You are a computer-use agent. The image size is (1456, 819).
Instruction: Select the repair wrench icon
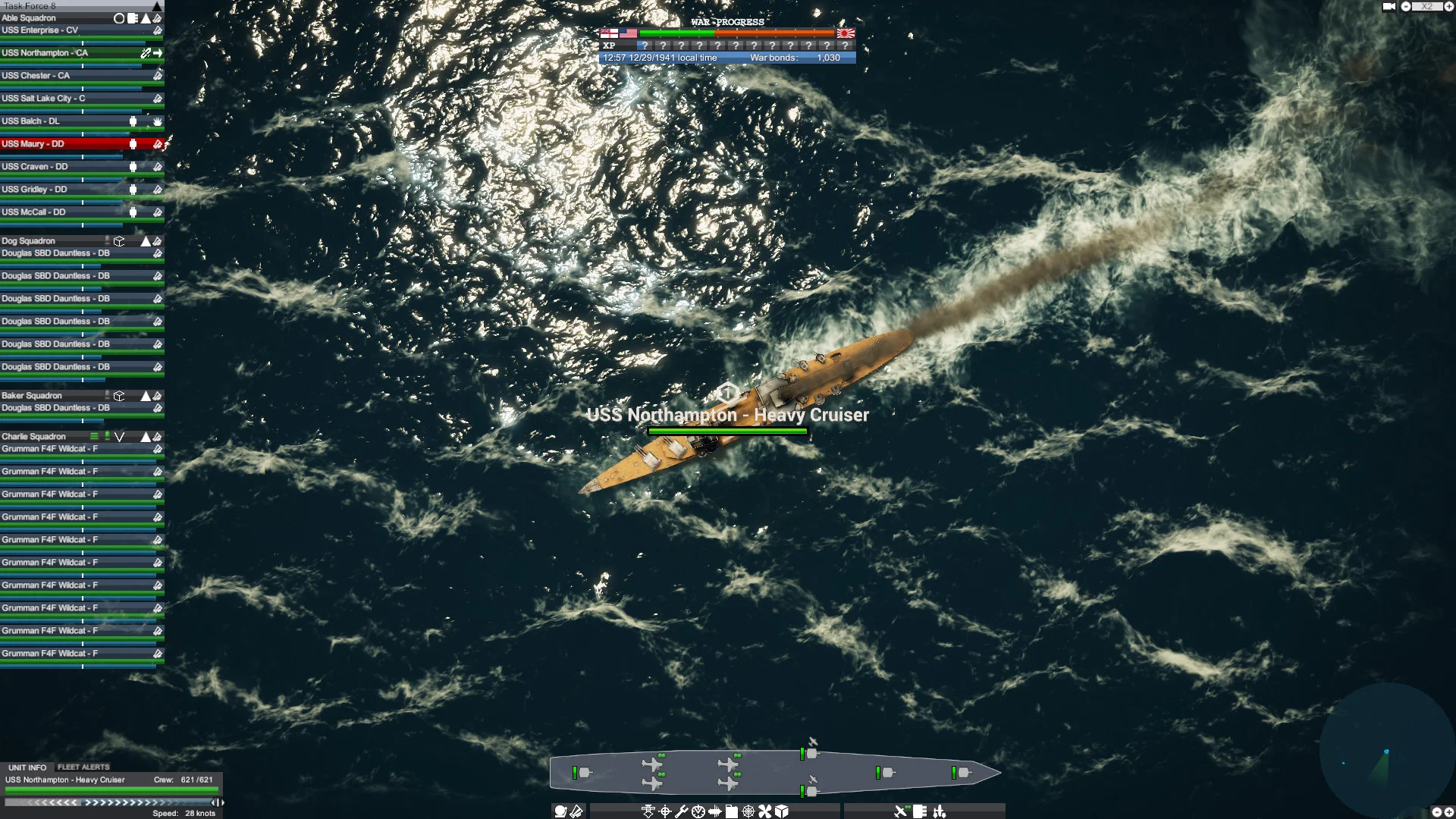pyautogui.click(x=681, y=811)
